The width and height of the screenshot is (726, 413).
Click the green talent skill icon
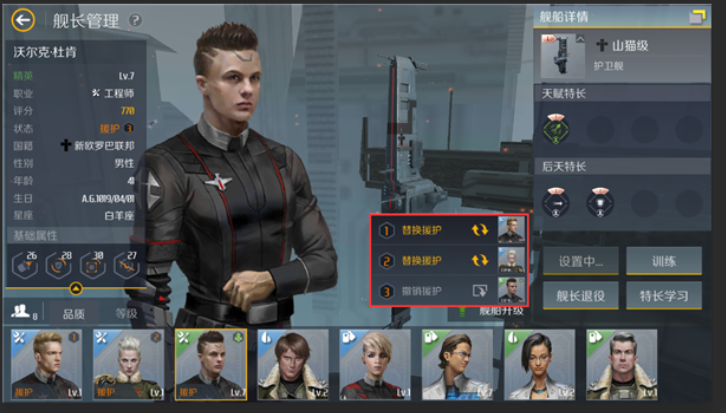pyautogui.click(x=554, y=127)
